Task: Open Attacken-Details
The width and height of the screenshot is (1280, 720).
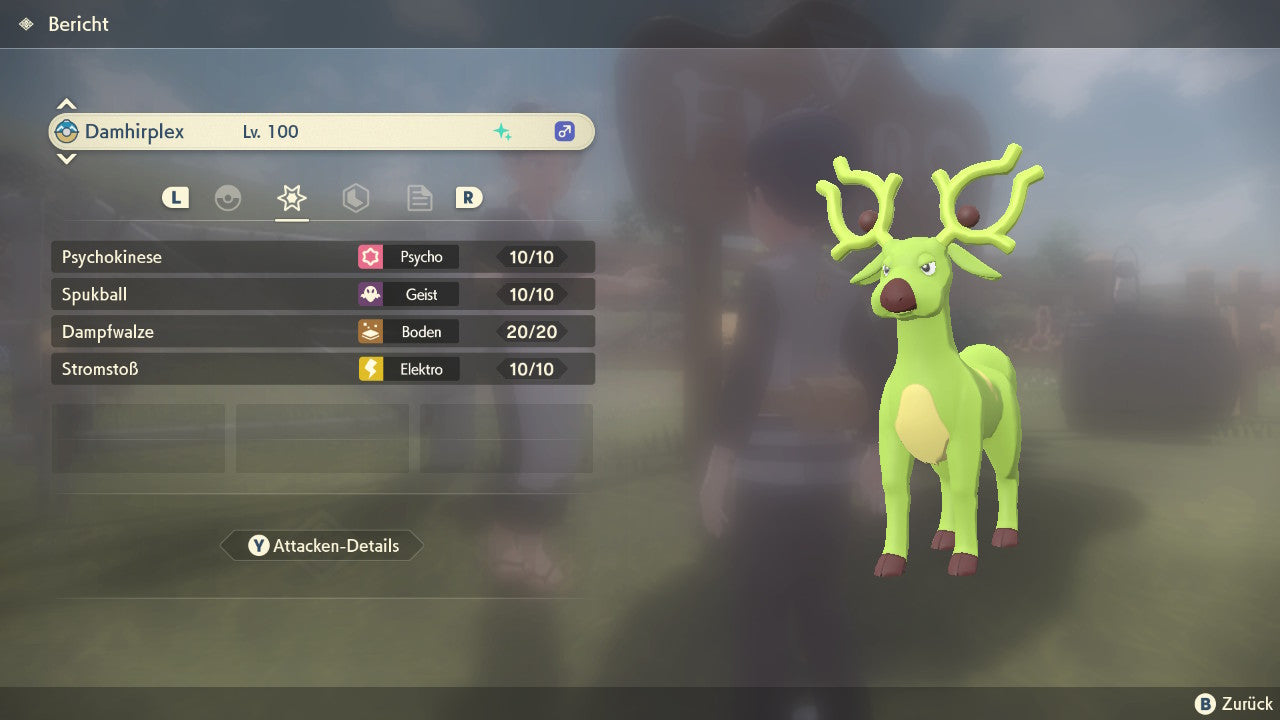Action: point(322,546)
